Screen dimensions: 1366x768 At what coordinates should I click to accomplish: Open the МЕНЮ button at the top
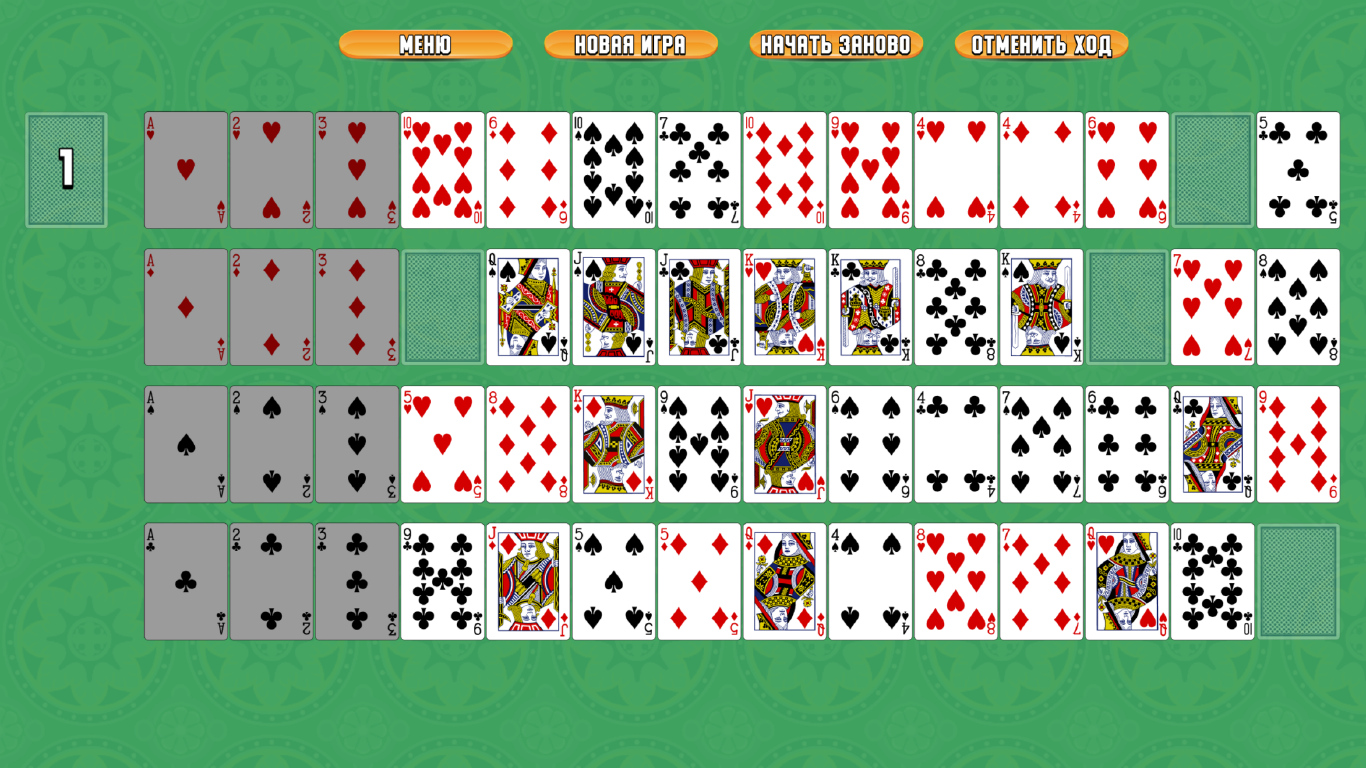click(x=427, y=44)
